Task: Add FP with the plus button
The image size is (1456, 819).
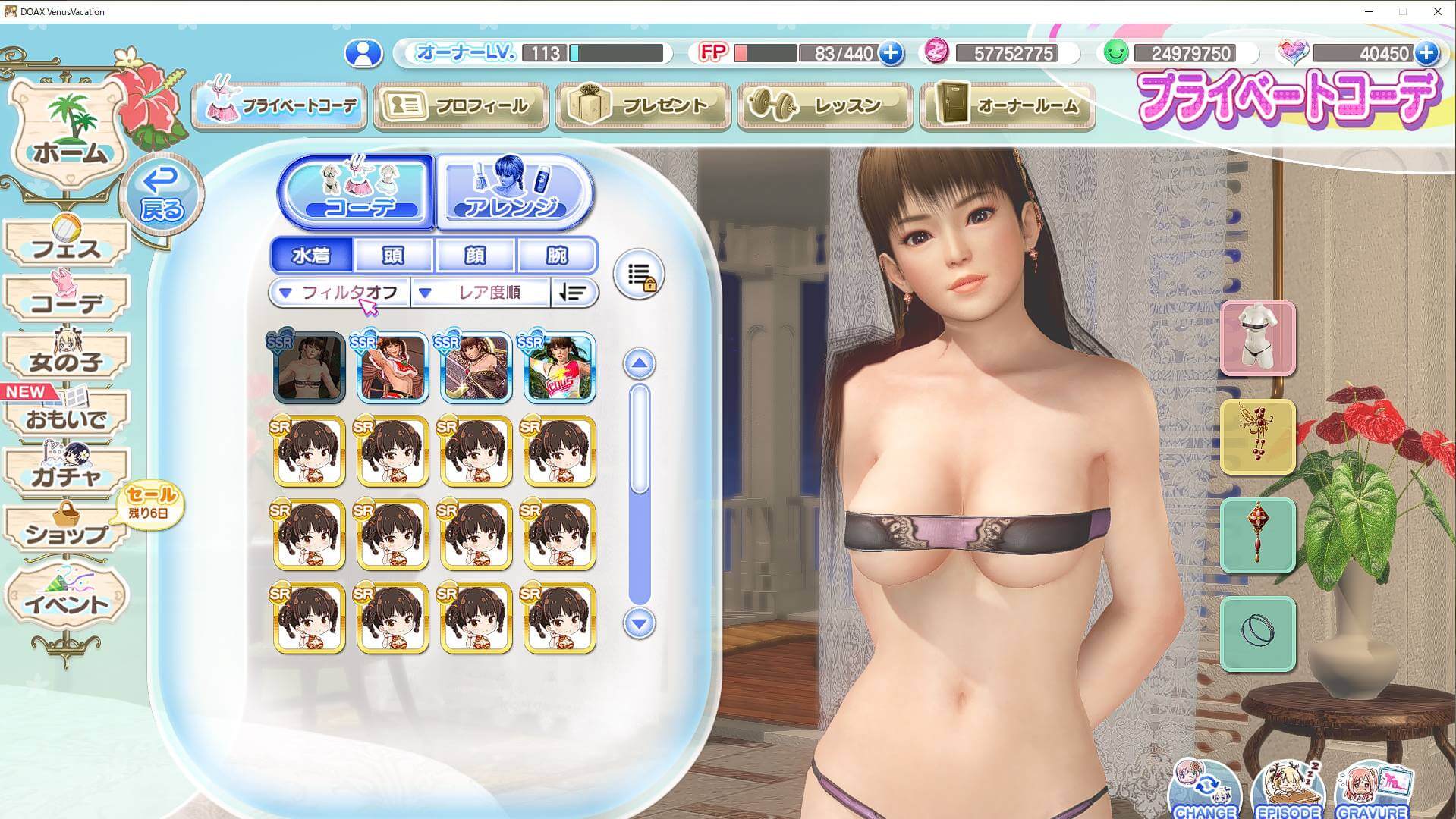Action: 891,53
